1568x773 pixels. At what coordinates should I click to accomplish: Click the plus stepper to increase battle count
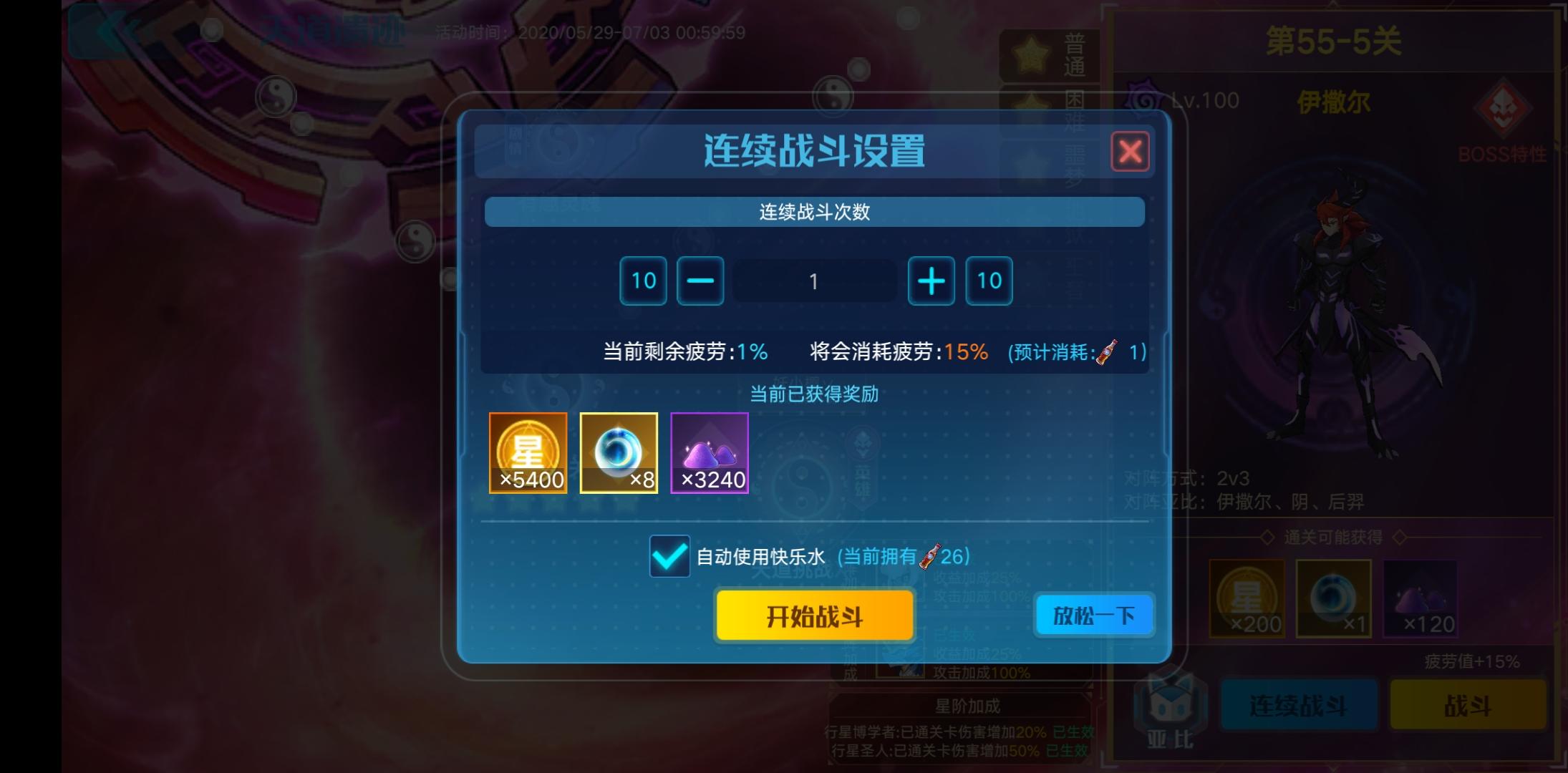(x=931, y=281)
